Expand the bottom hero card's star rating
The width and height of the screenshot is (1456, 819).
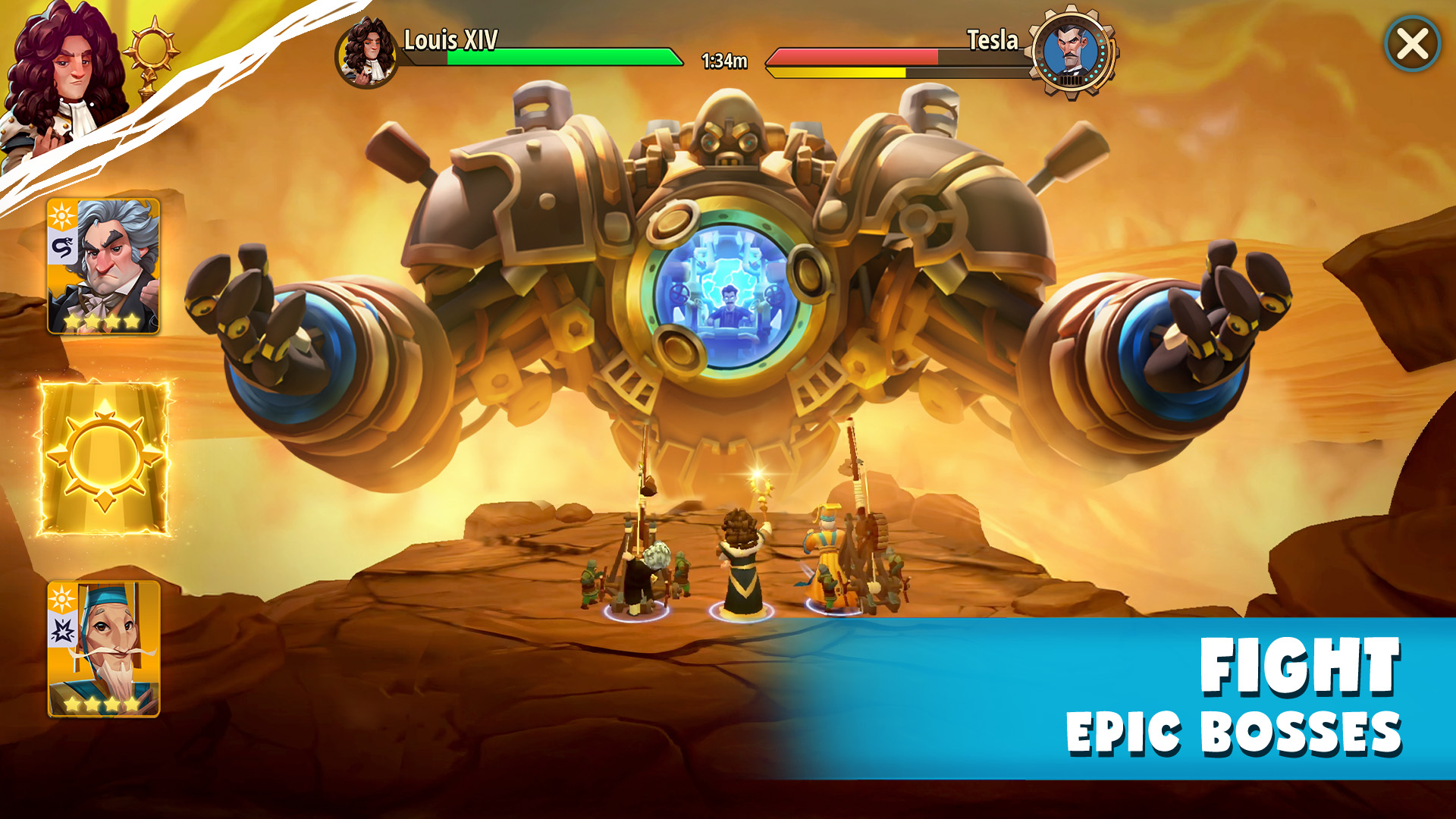(99, 703)
